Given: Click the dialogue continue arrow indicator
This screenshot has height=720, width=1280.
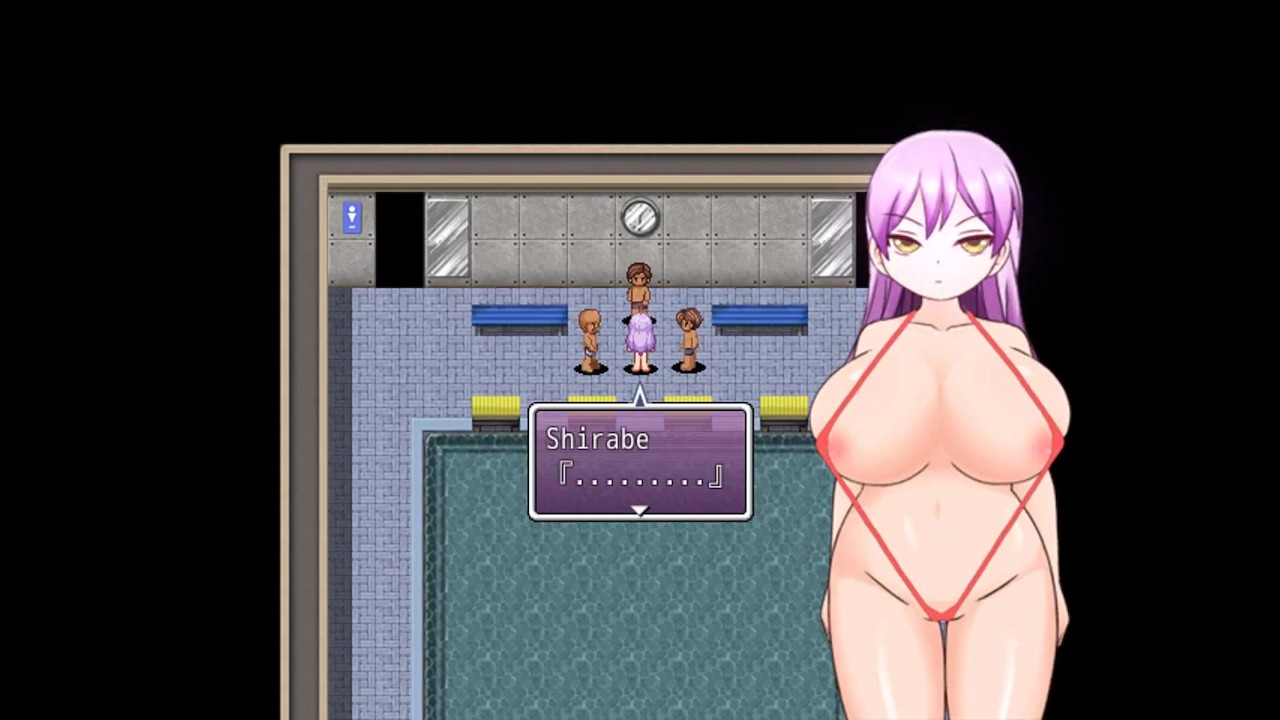Looking at the screenshot, I should (x=640, y=511).
